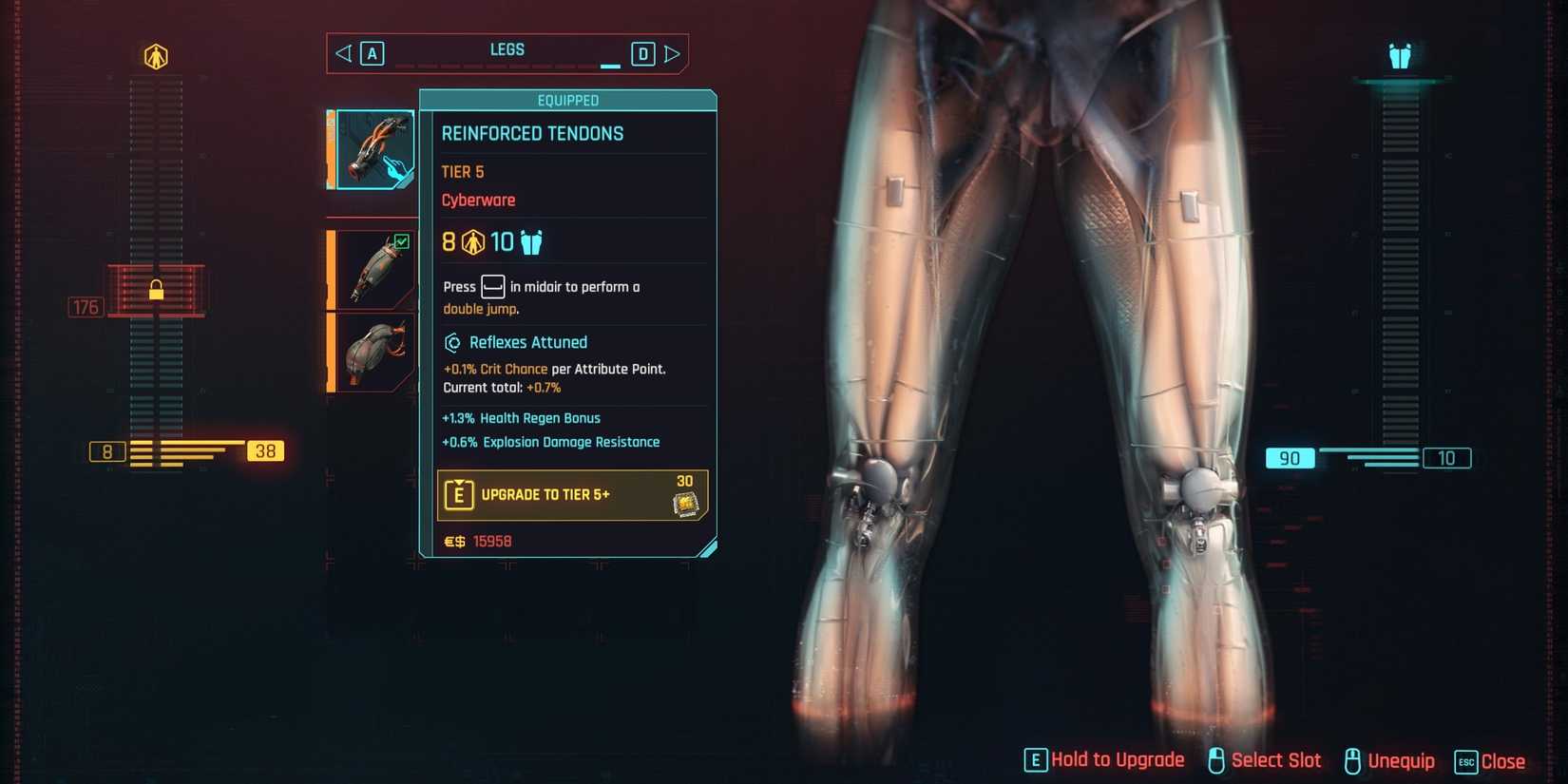The height and width of the screenshot is (784, 1568).
Task: Click the upgrade component currency icon showing 30
Action: [687, 502]
